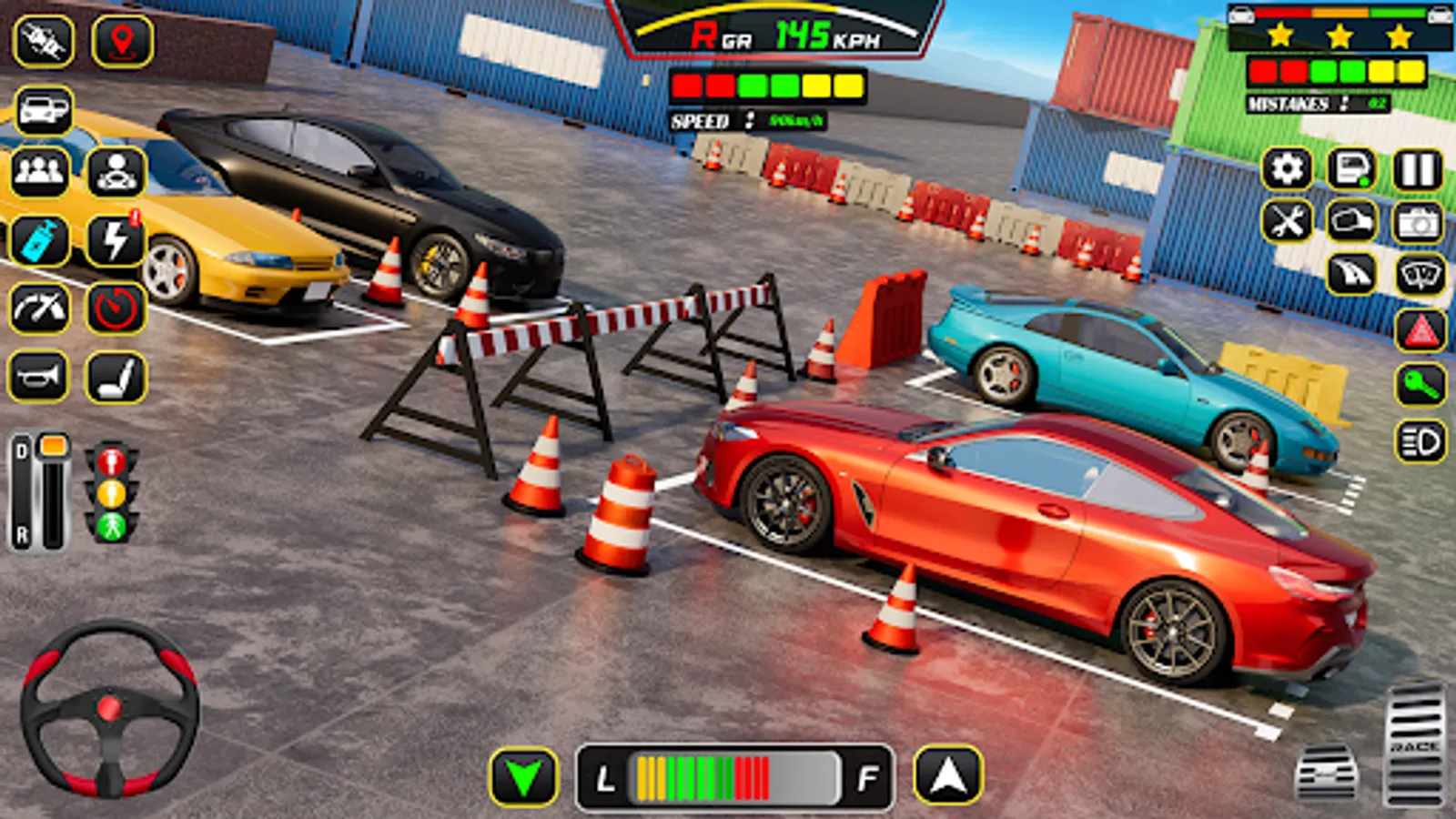Tap the green ignition key button
The height and width of the screenshot is (819, 1456).
(x=1421, y=386)
